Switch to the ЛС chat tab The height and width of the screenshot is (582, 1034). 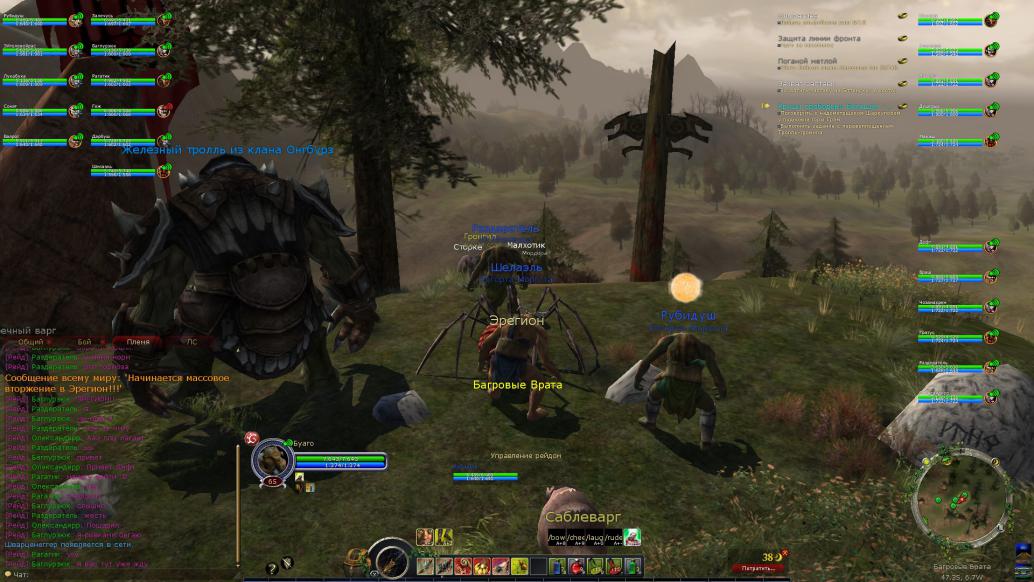(192, 342)
